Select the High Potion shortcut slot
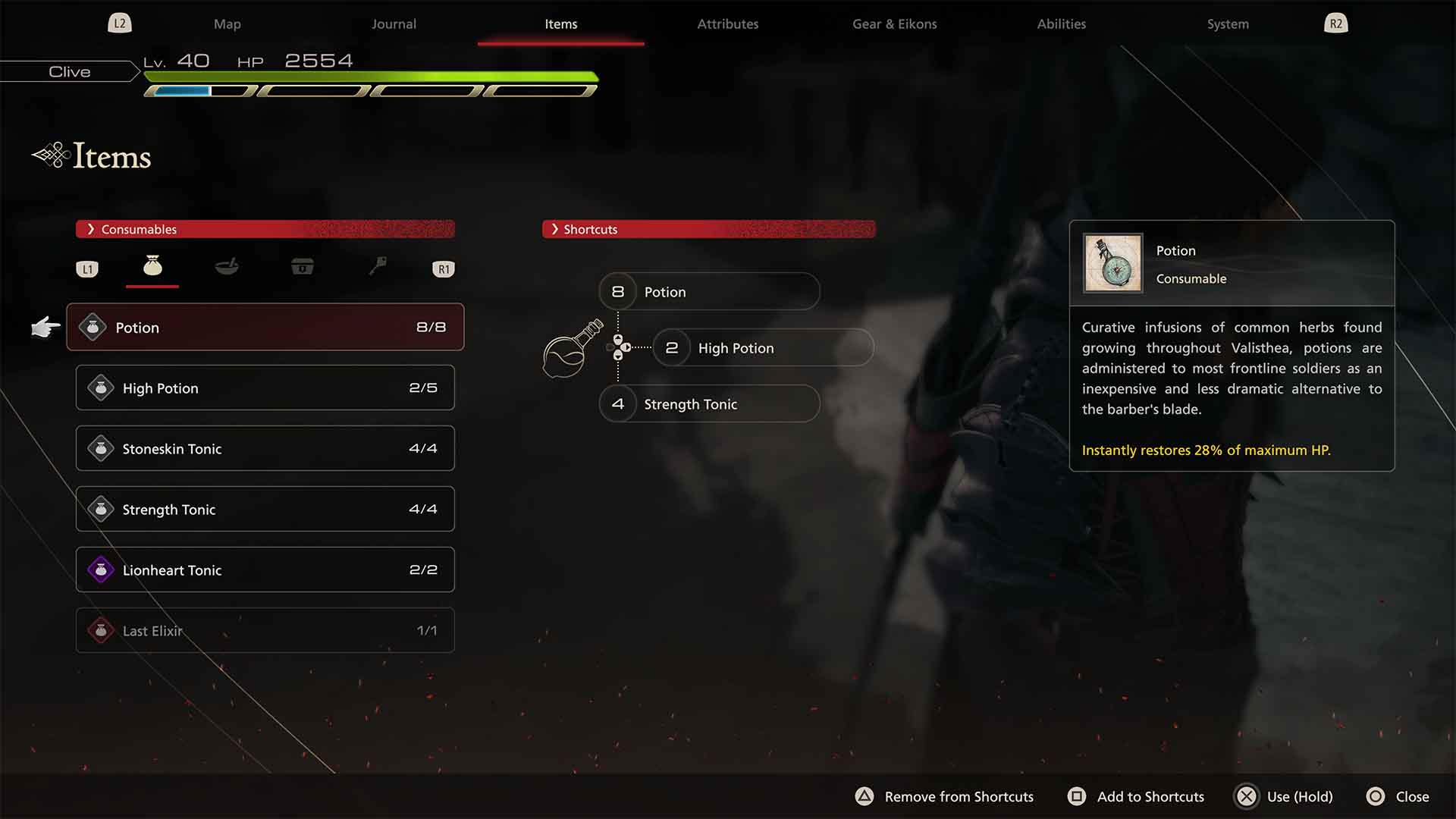Screen dimensions: 1456x819 [x=762, y=348]
